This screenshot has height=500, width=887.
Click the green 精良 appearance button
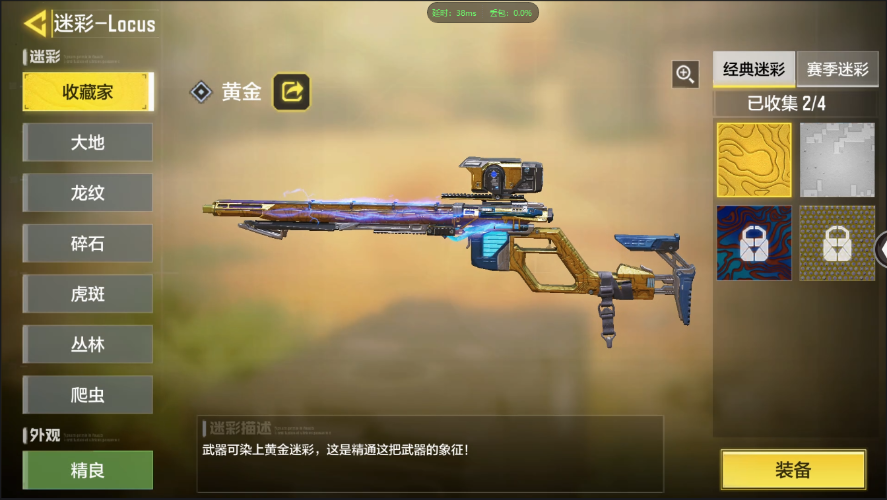tap(88, 470)
